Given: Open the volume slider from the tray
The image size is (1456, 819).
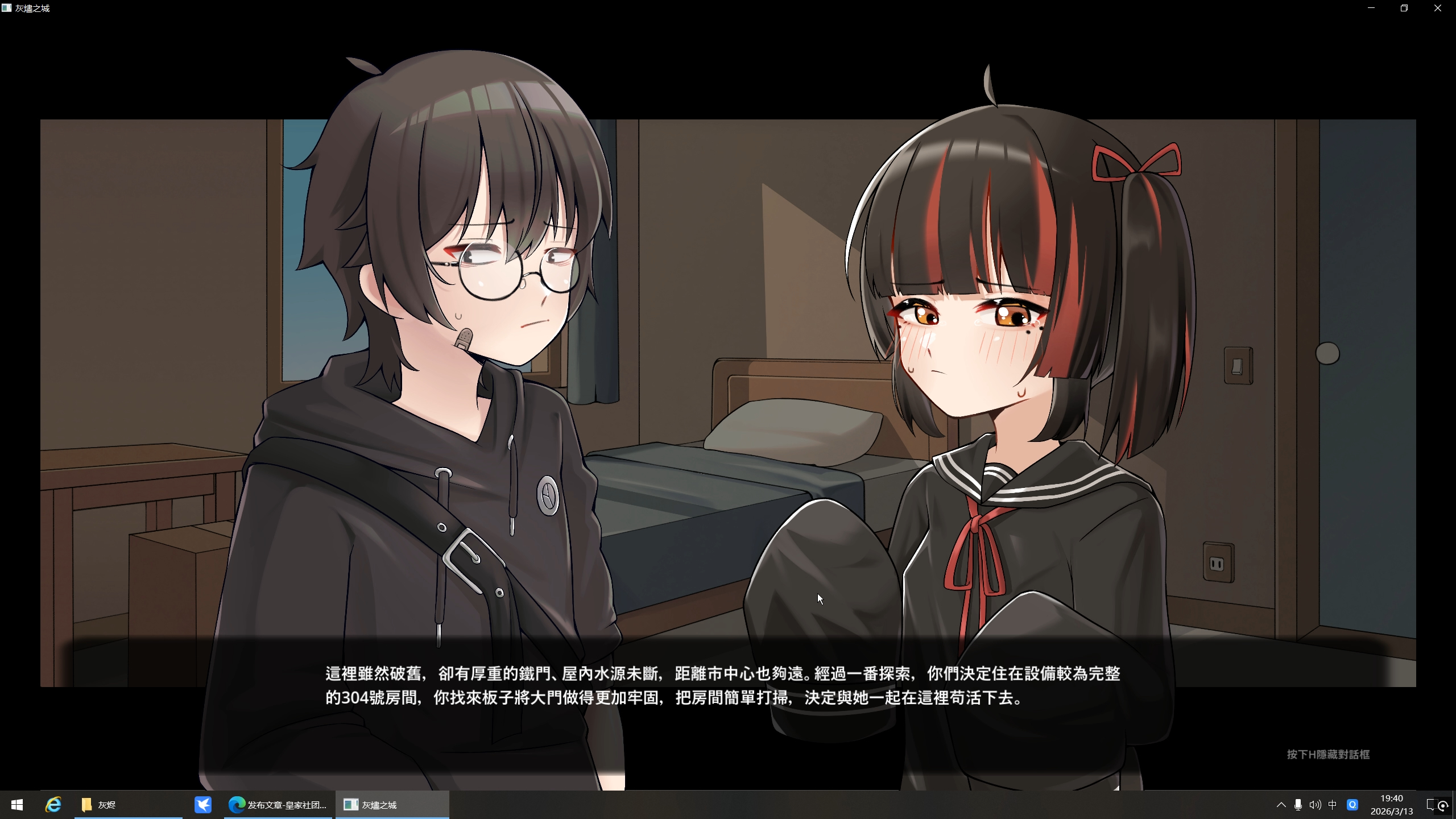Looking at the screenshot, I should (x=1315, y=805).
